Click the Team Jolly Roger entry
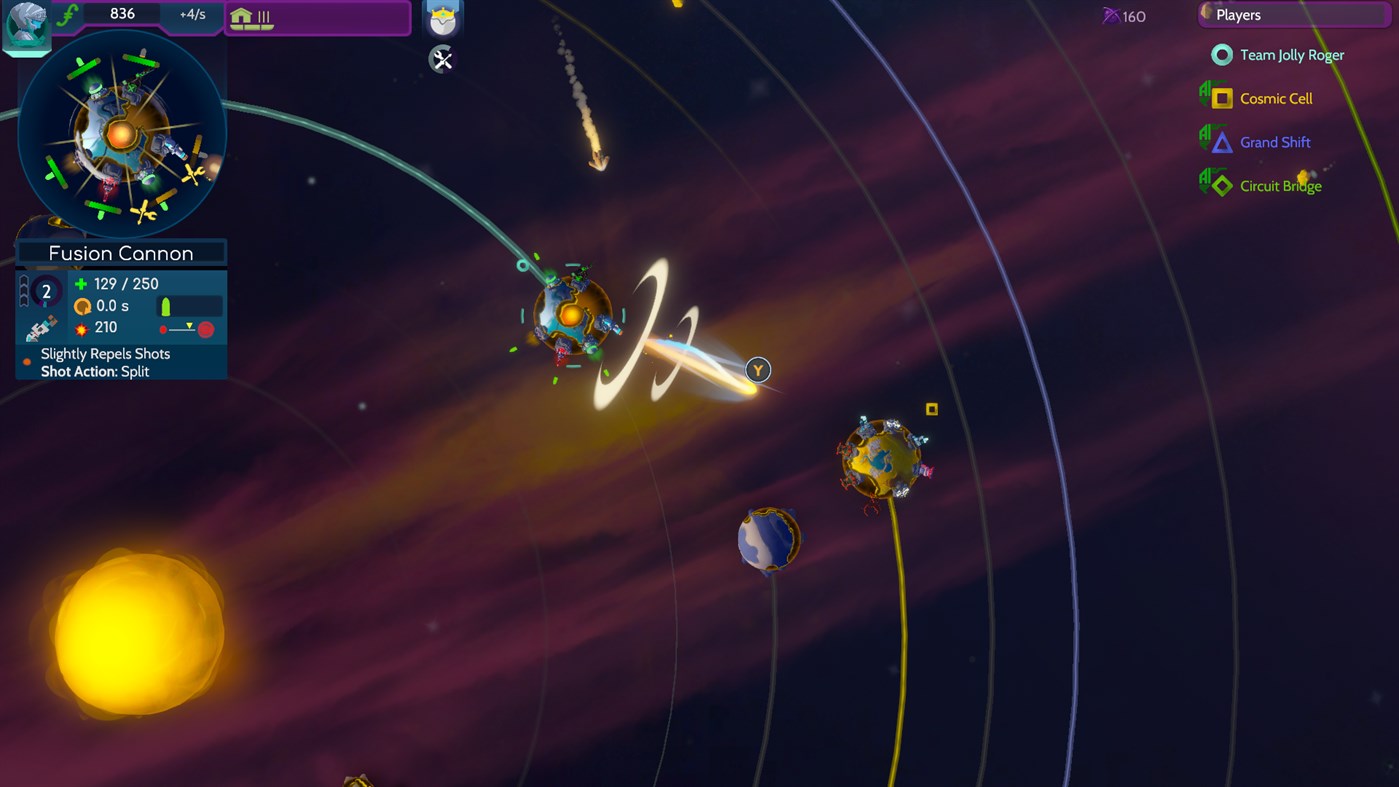1399x787 pixels. pos(1291,55)
